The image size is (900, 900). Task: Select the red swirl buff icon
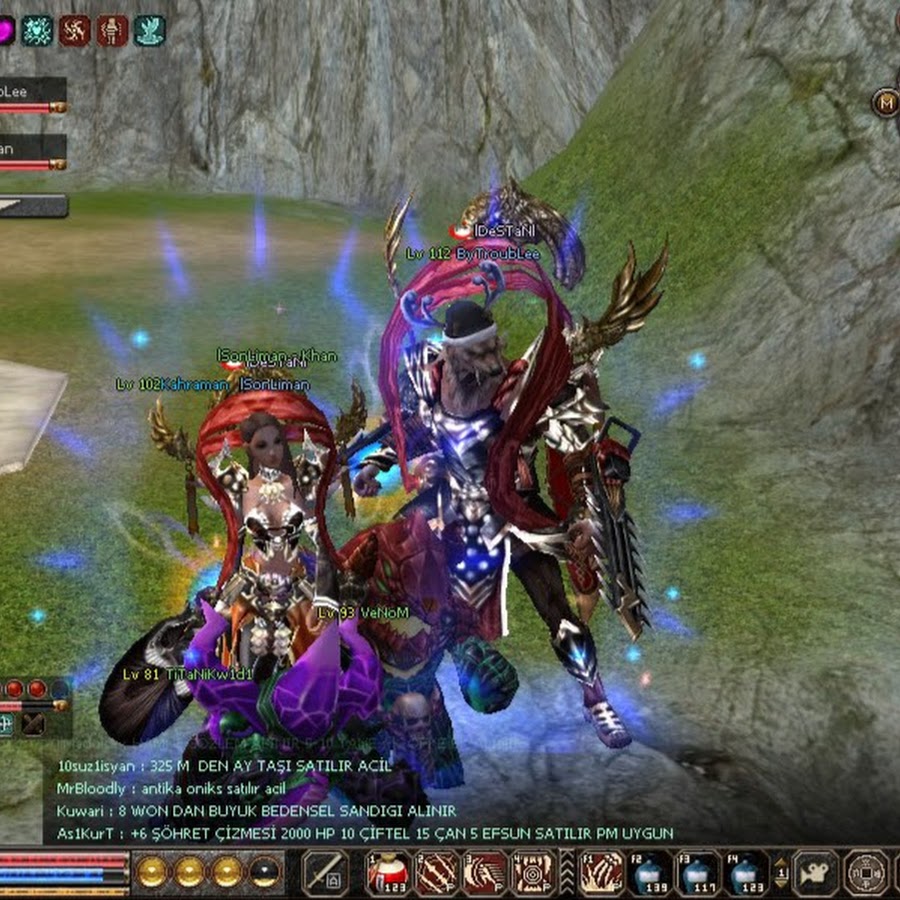[75, 30]
